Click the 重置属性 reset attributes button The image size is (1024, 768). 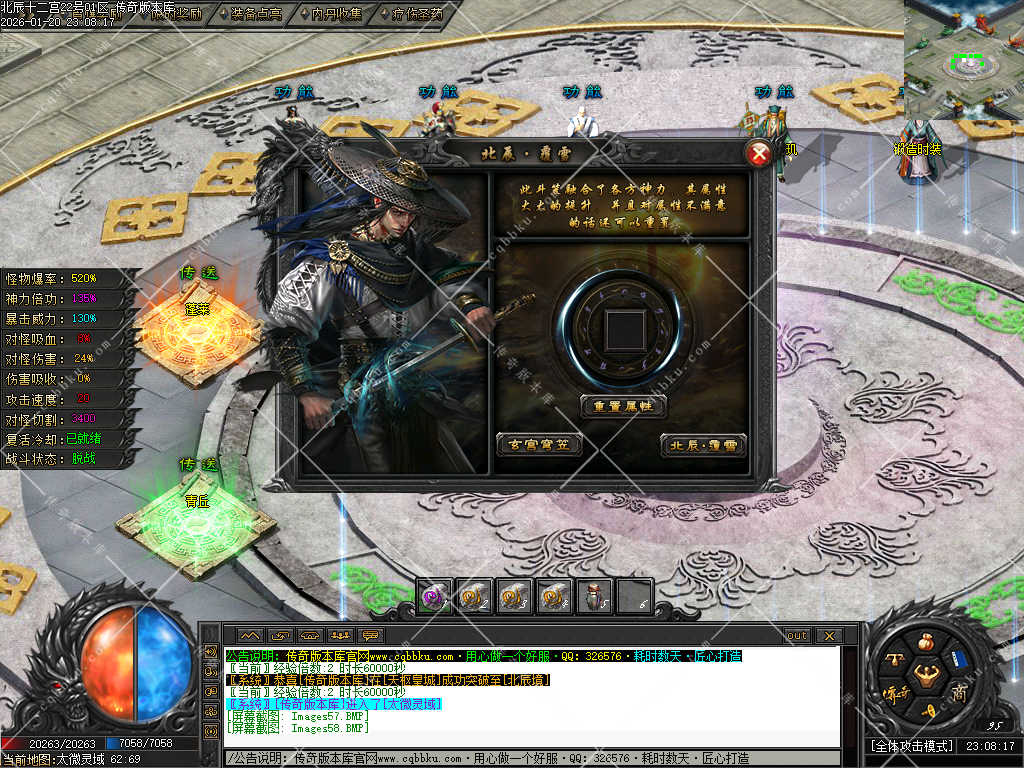tap(623, 406)
